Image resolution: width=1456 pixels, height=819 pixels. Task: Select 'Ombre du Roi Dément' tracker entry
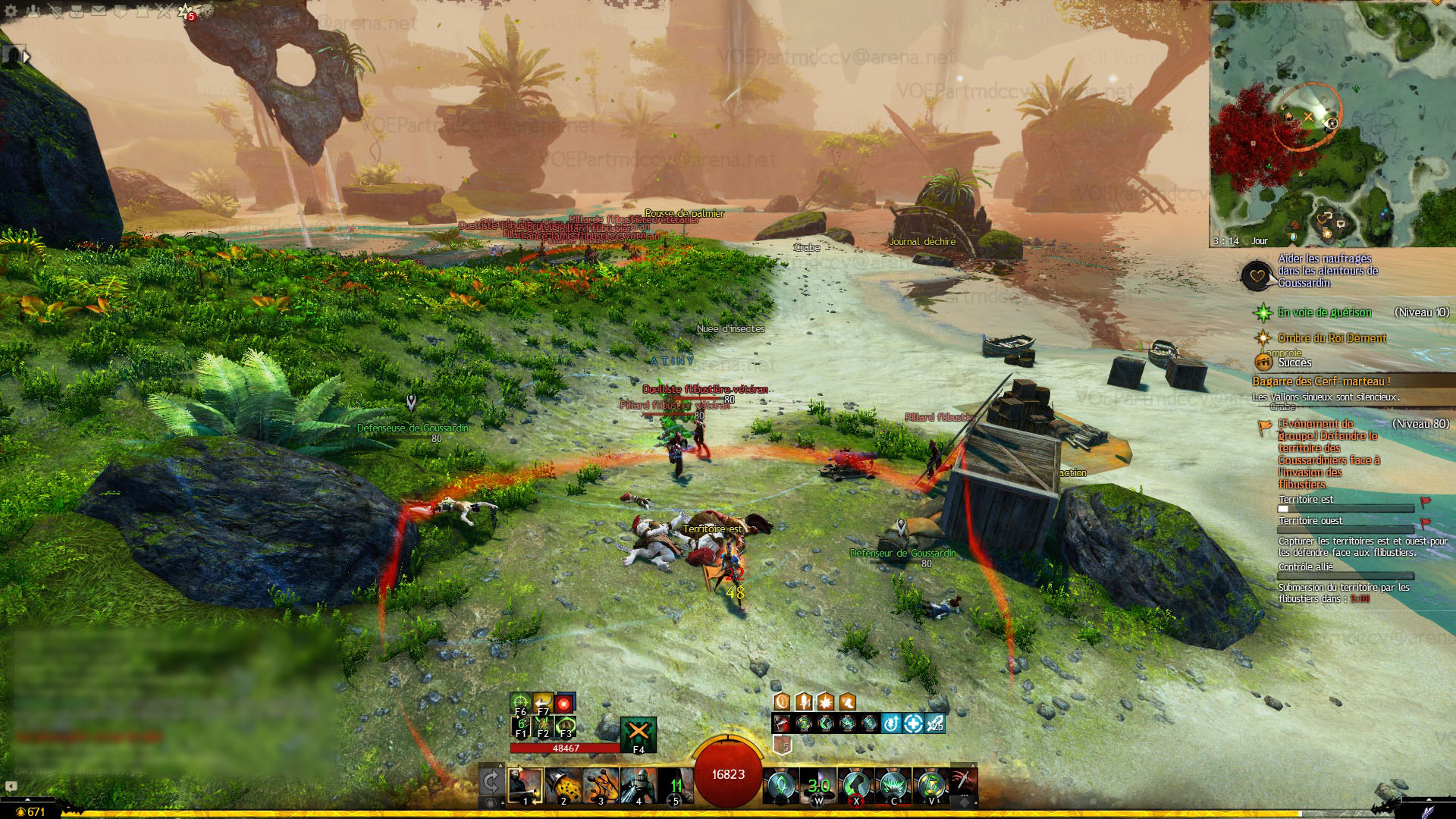tap(1332, 338)
